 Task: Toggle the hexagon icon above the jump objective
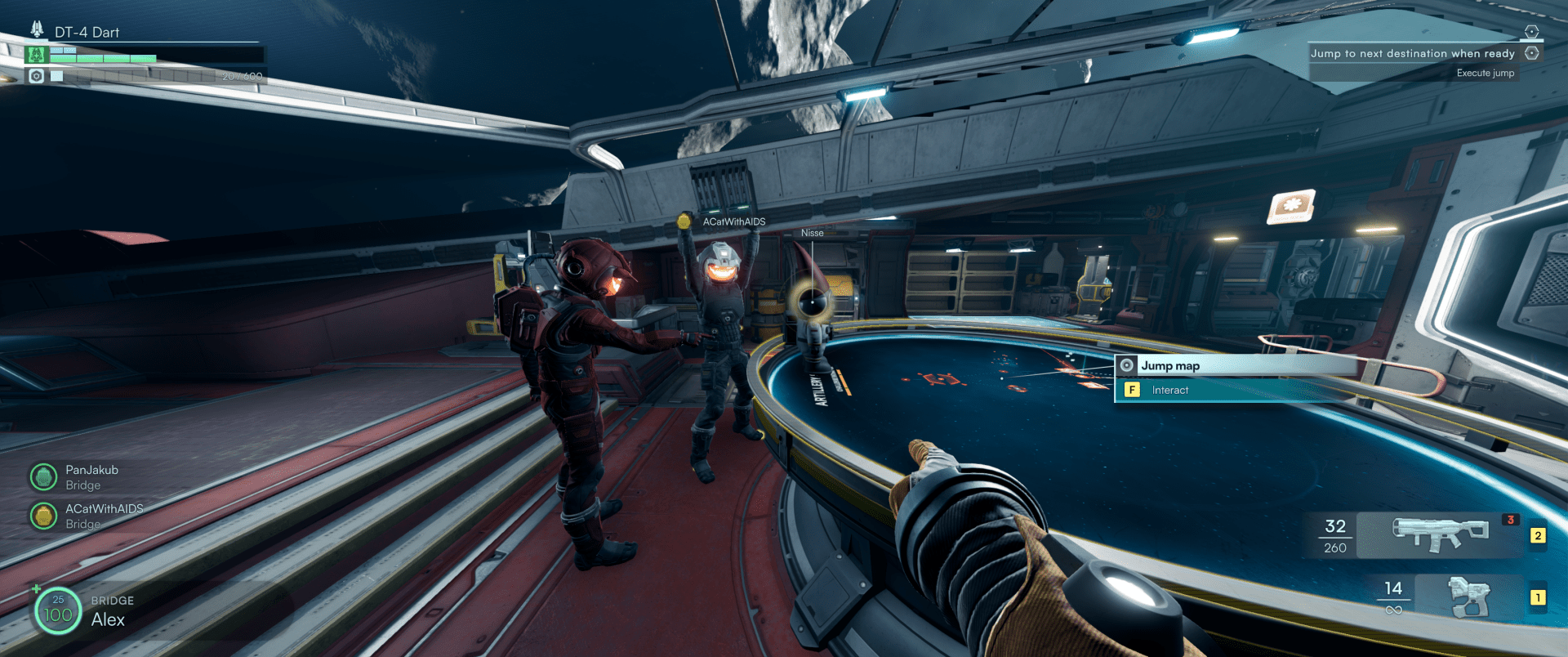[1533, 31]
